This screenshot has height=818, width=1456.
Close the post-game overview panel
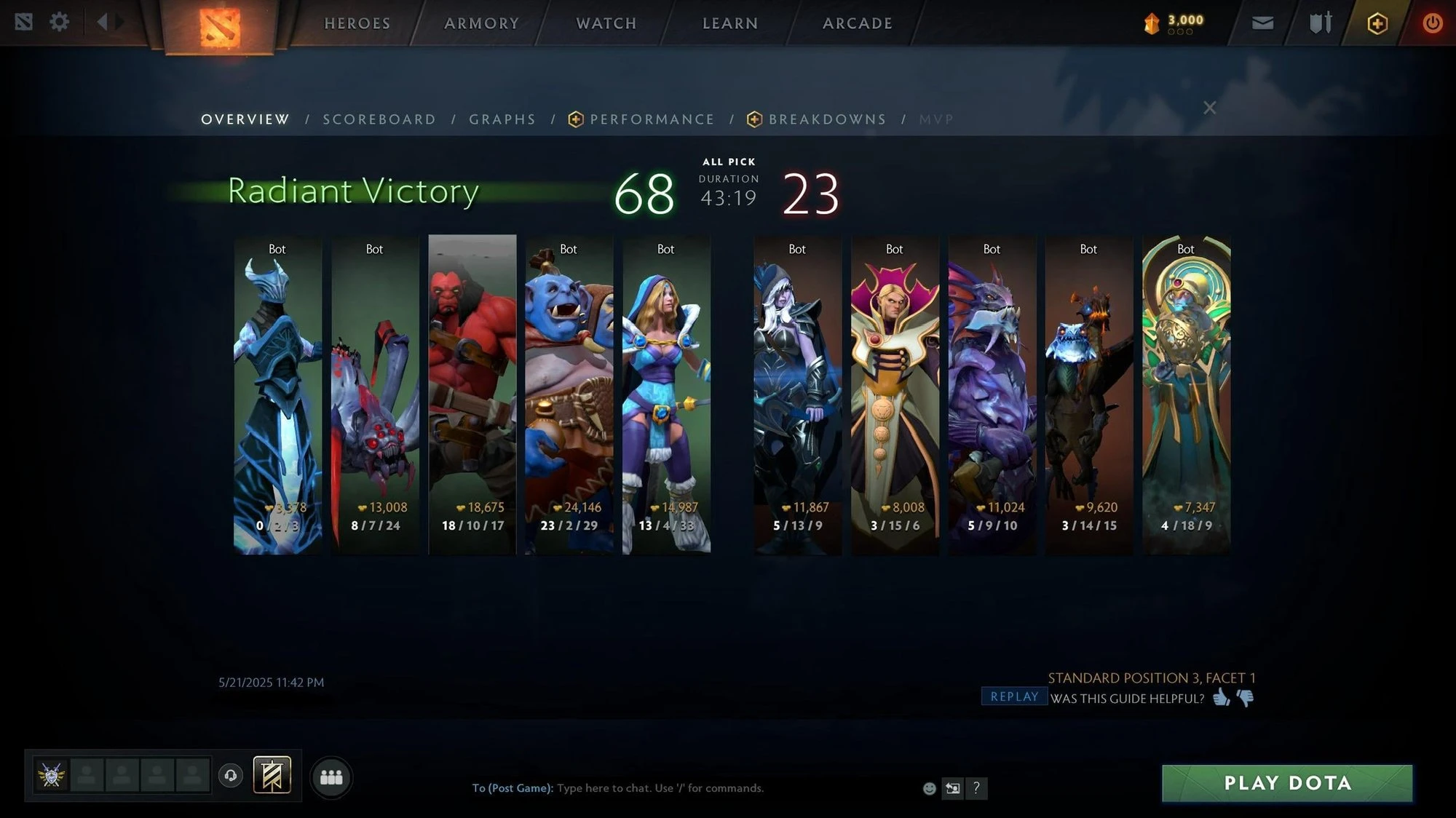pos(1209,108)
